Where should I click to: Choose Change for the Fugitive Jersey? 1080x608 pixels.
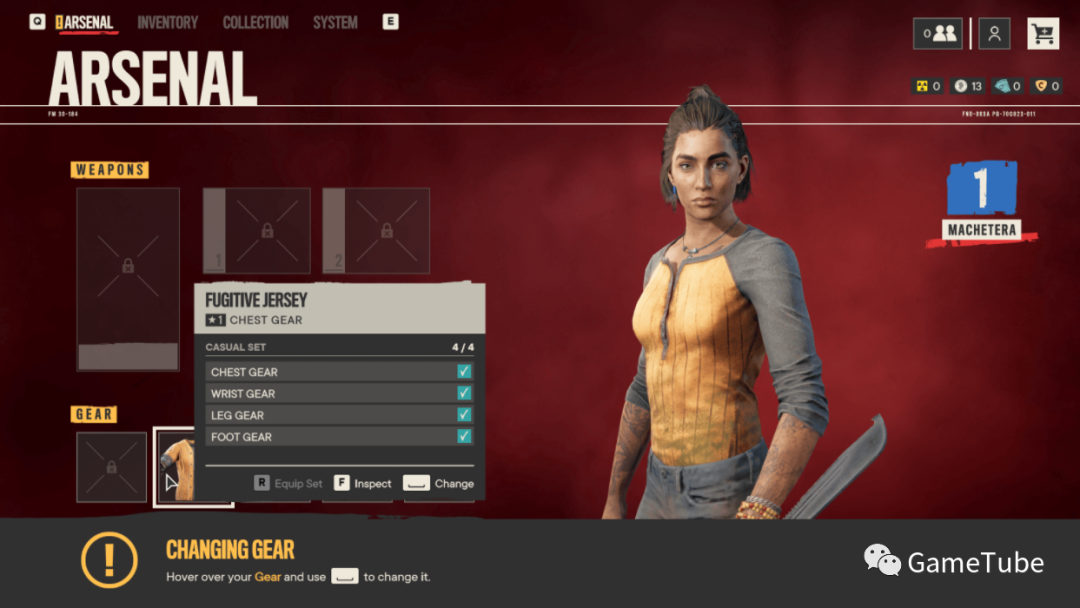tap(439, 483)
